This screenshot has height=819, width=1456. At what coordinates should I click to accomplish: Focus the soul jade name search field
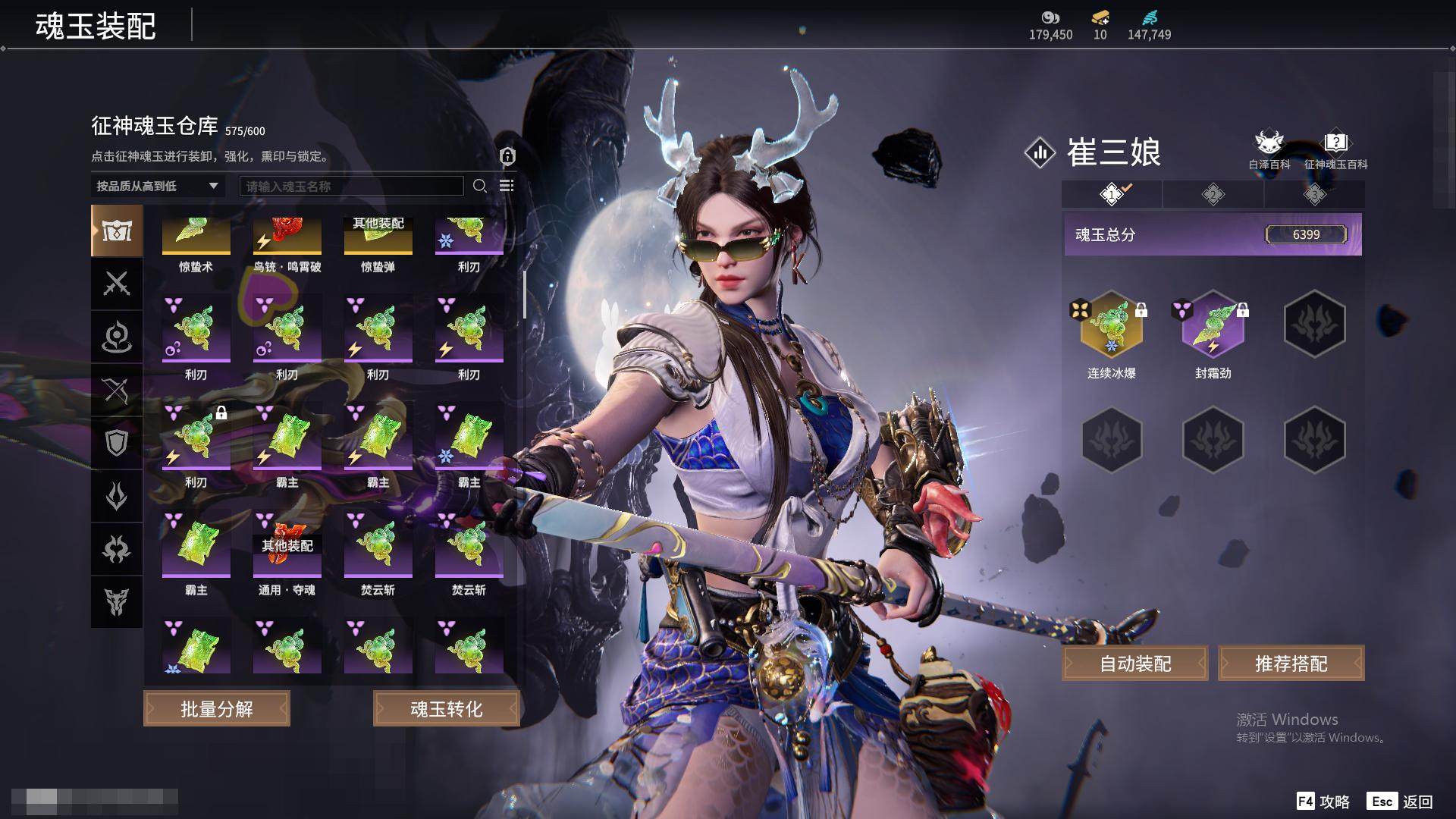coord(351,186)
